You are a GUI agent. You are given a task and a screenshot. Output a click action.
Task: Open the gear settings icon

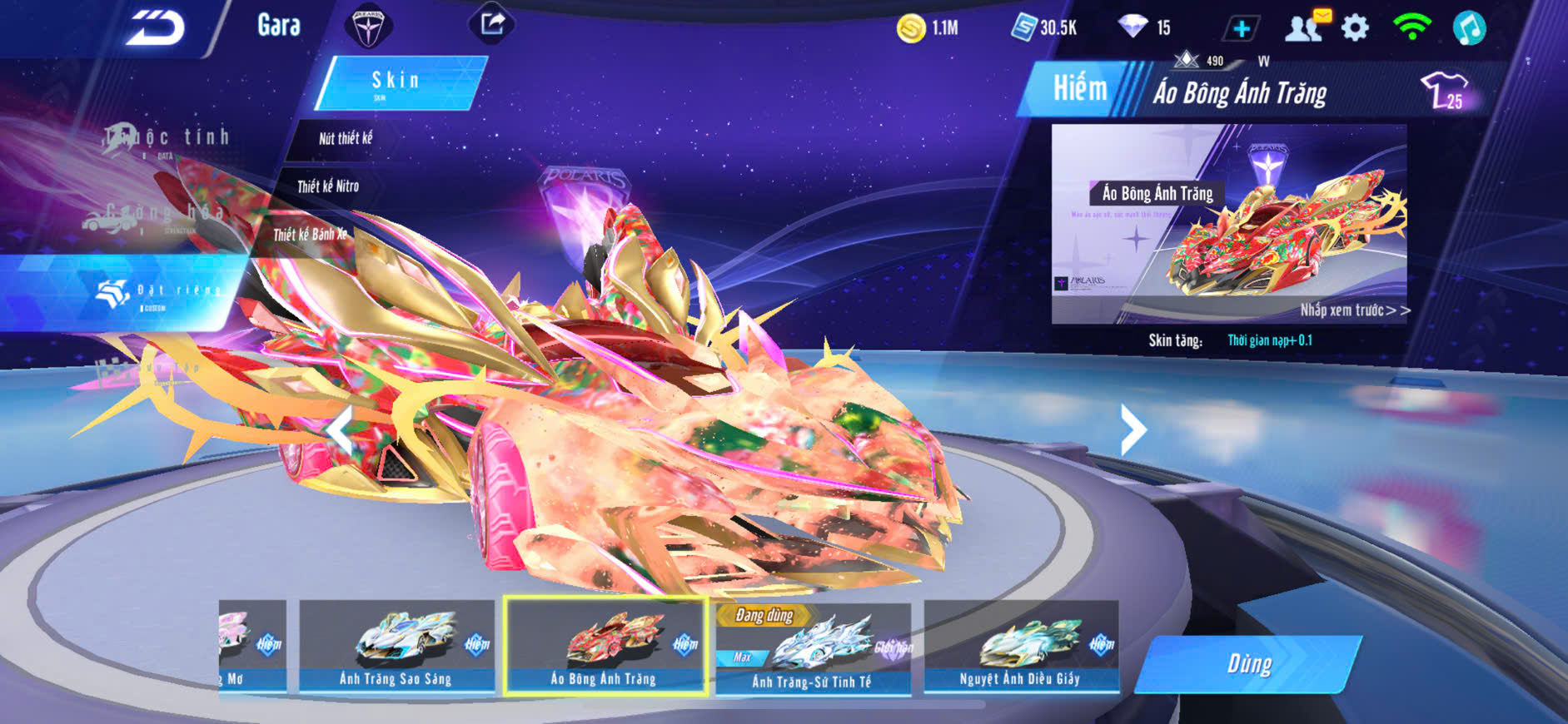click(1355, 28)
